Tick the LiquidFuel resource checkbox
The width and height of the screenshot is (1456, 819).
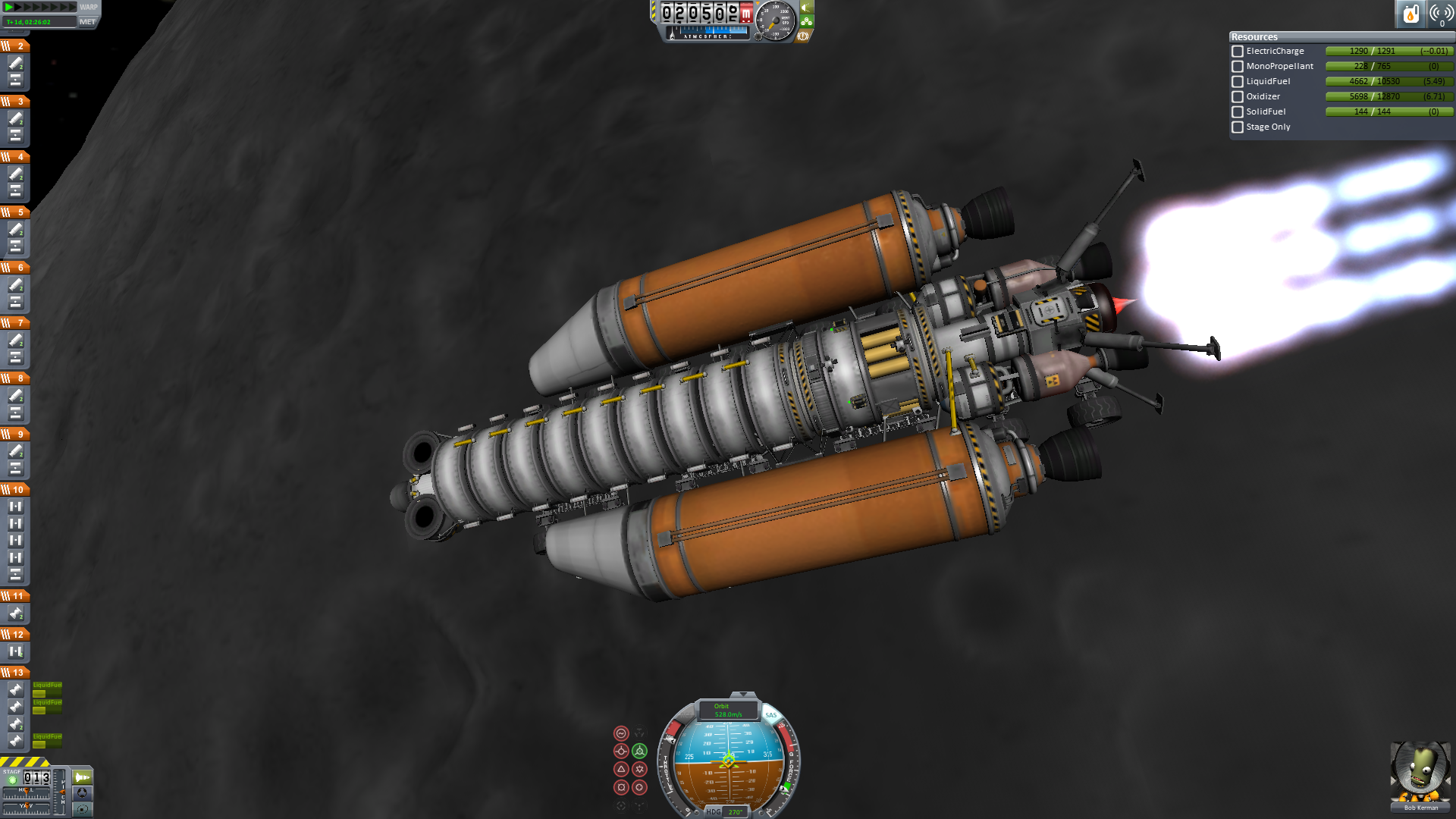coord(1238,82)
